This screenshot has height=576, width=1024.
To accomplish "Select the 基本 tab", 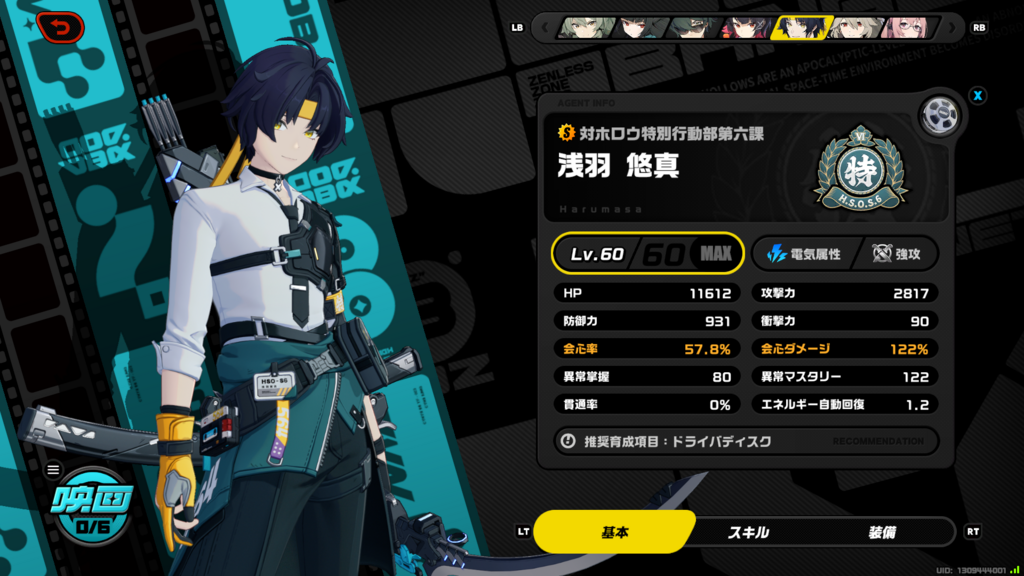I will coord(614,532).
